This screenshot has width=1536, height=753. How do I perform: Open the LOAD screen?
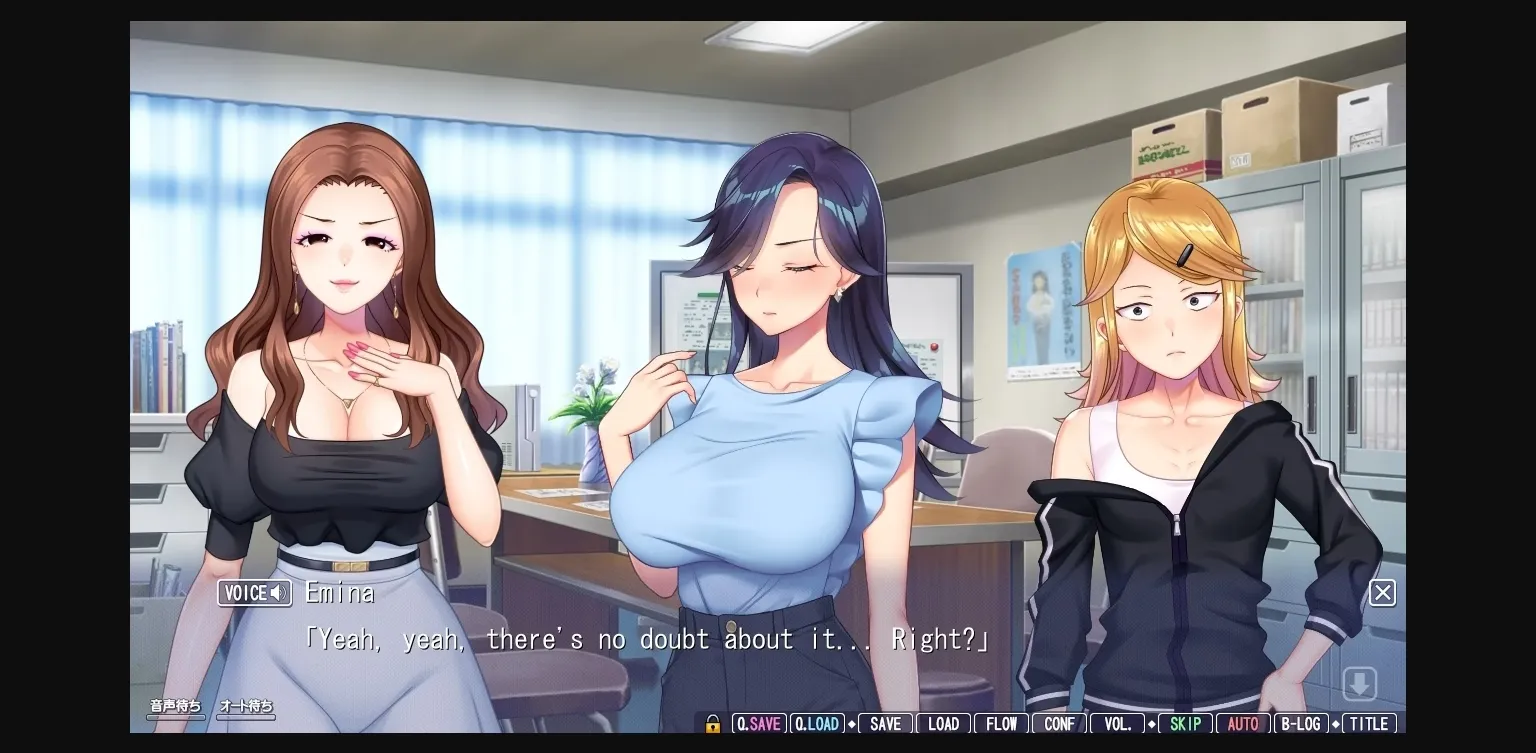tap(943, 723)
